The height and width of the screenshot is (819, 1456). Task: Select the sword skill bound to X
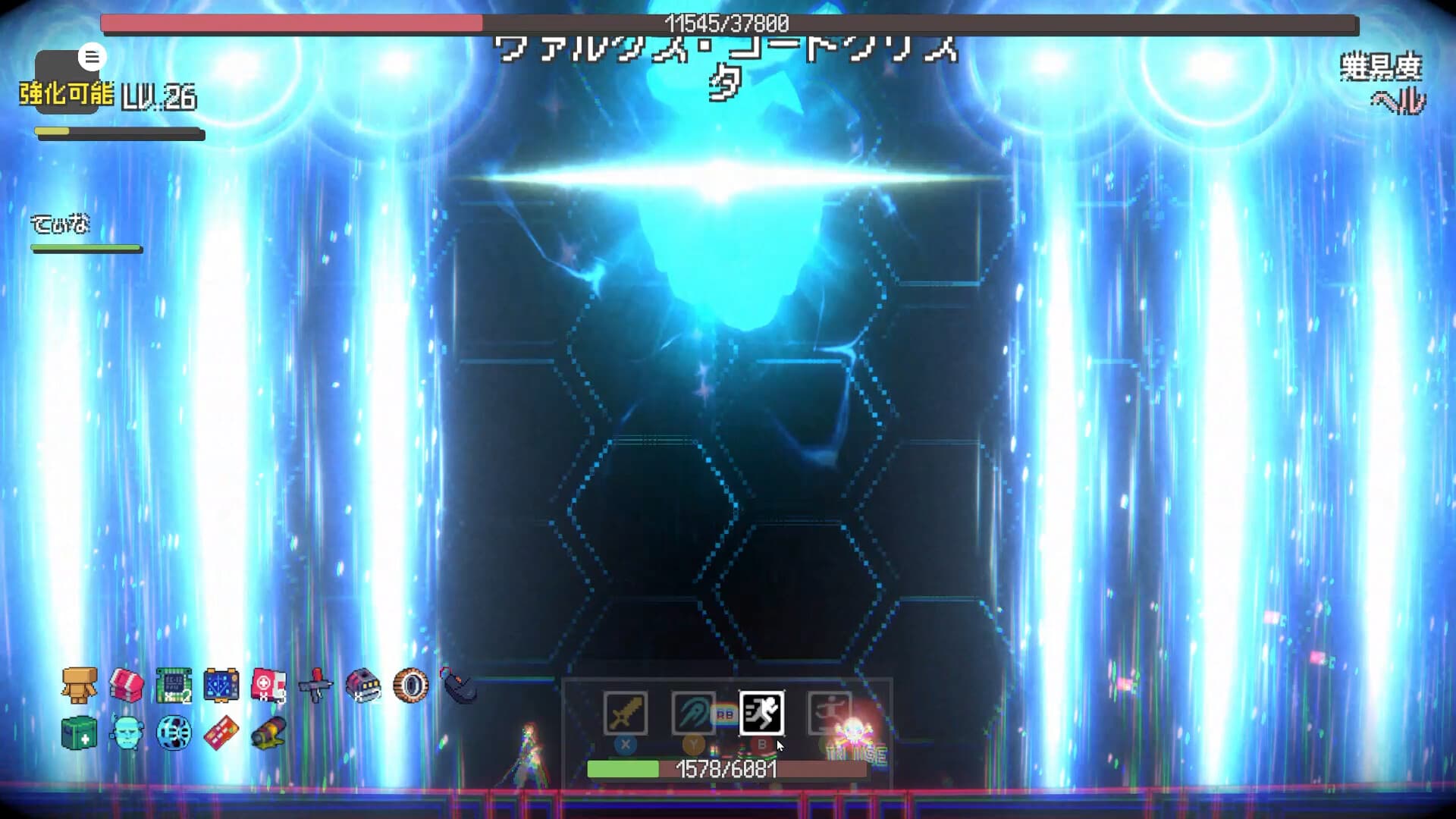[x=626, y=711]
